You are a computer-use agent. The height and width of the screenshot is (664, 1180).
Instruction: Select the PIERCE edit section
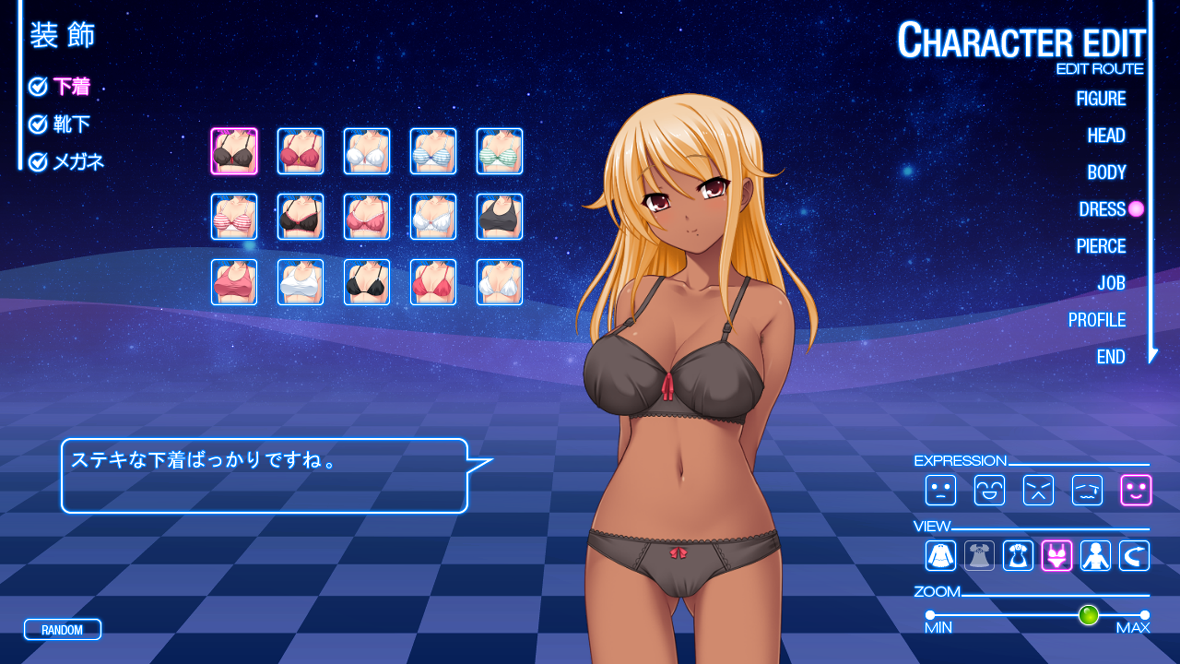tap(1100, 247)
